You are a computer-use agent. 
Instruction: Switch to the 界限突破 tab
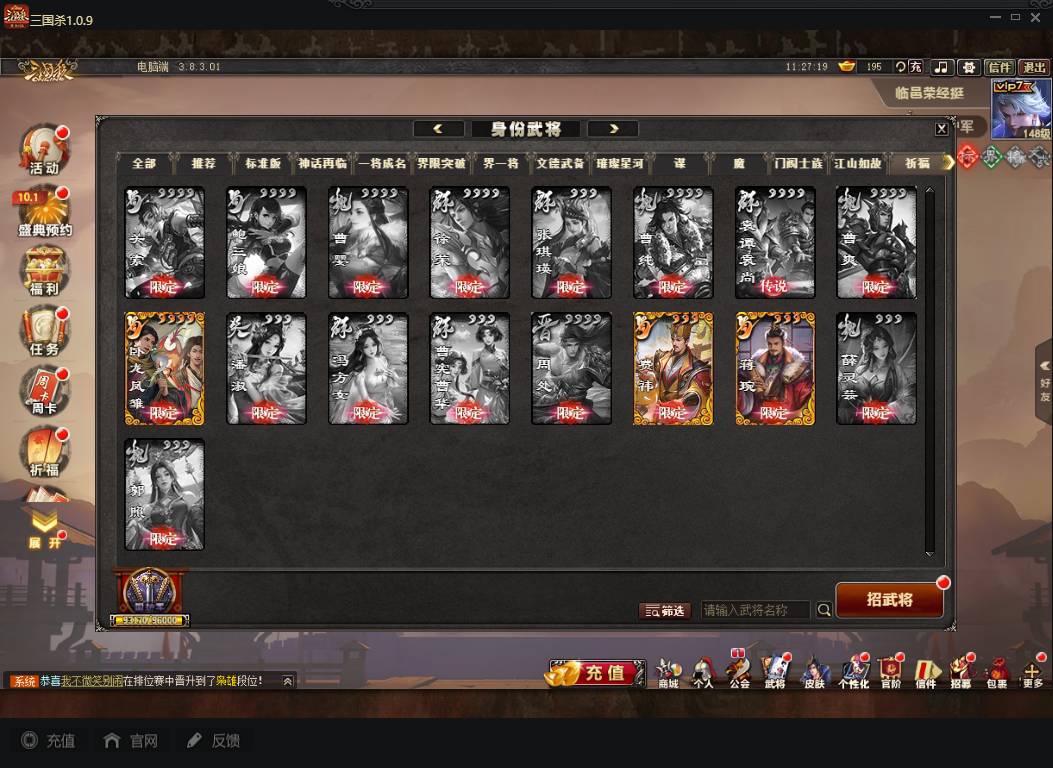pyautogui.click(x=441, y=163)
